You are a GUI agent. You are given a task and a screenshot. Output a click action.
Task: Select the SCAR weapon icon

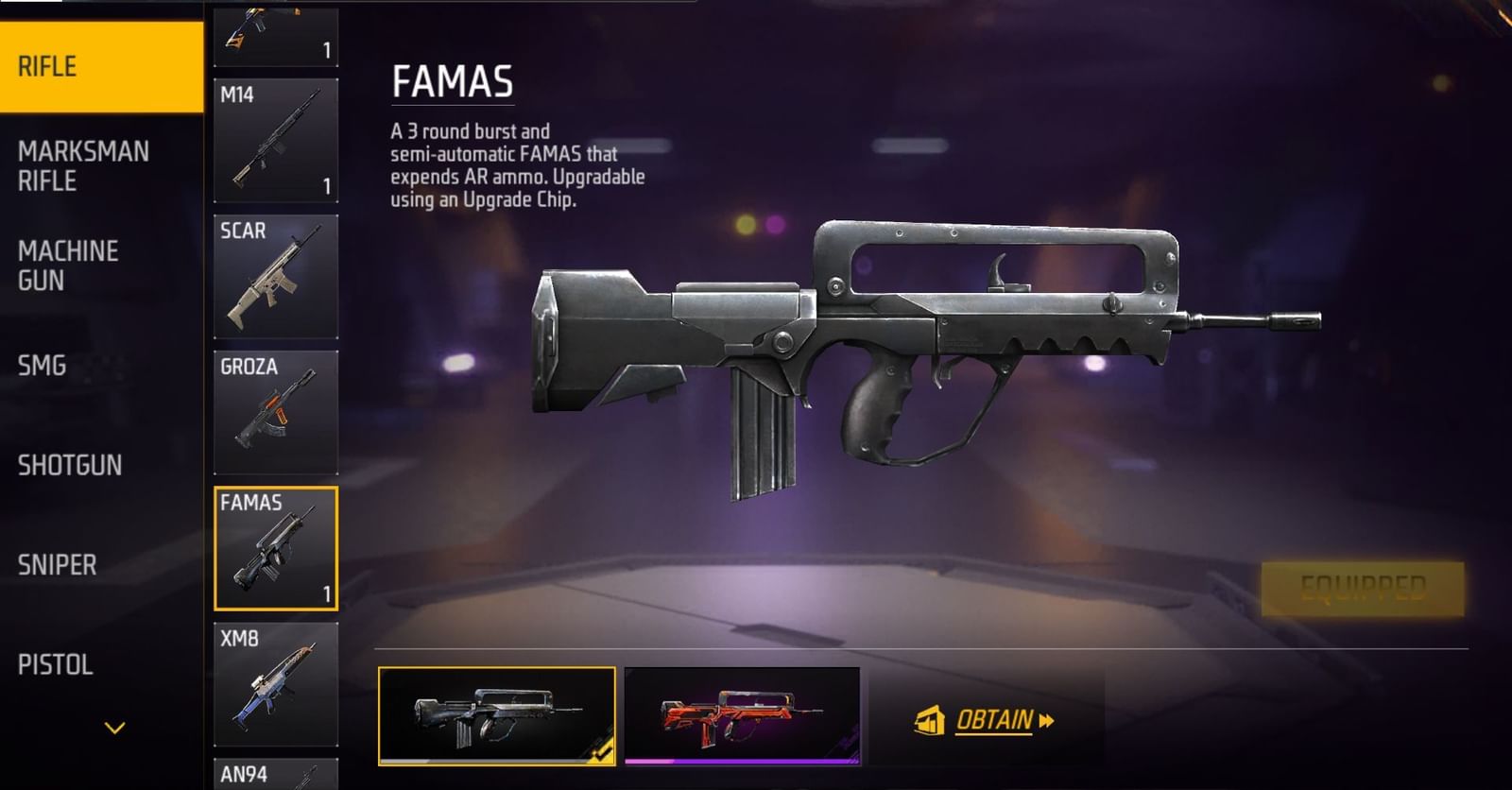(277, 274)
